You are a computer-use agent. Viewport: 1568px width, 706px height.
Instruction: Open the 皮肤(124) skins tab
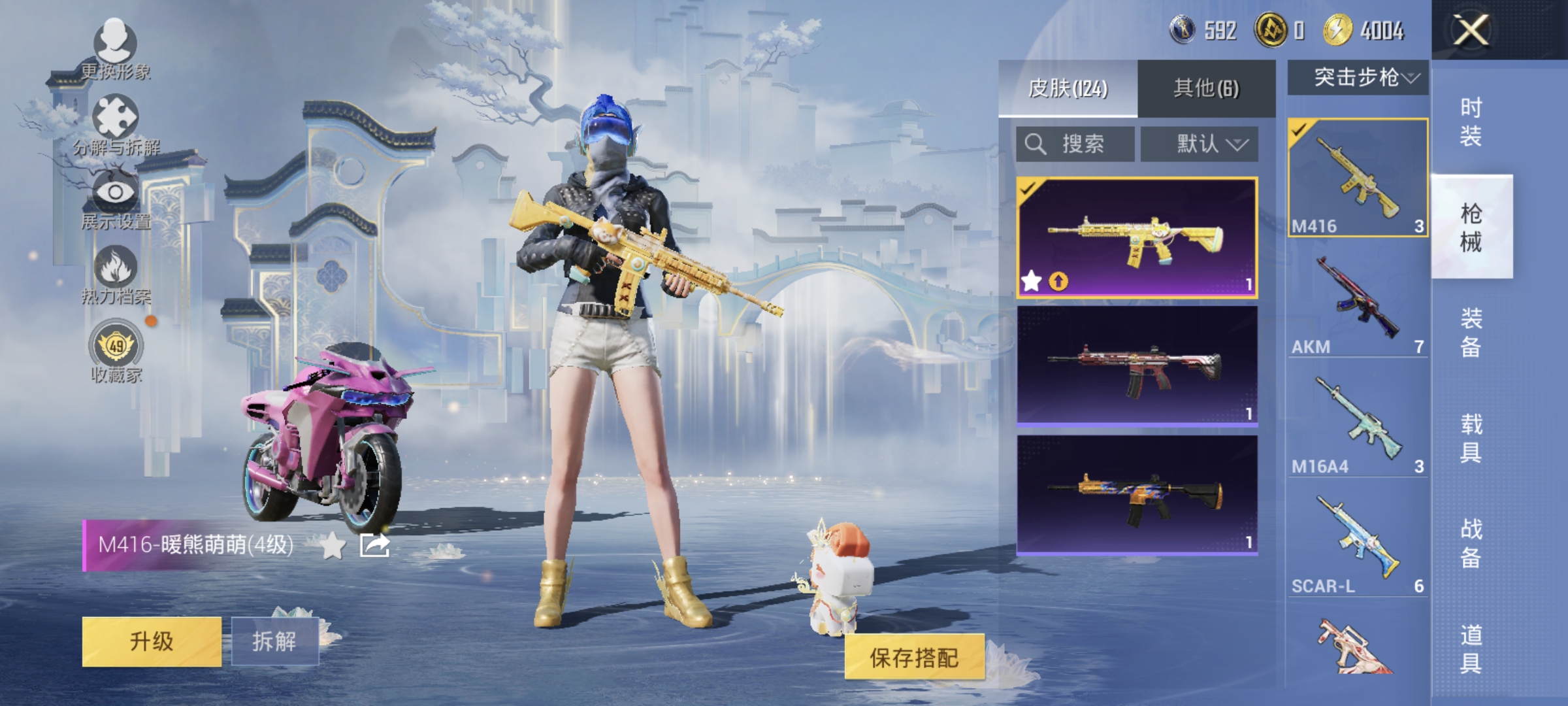[x=1068, y=88]
